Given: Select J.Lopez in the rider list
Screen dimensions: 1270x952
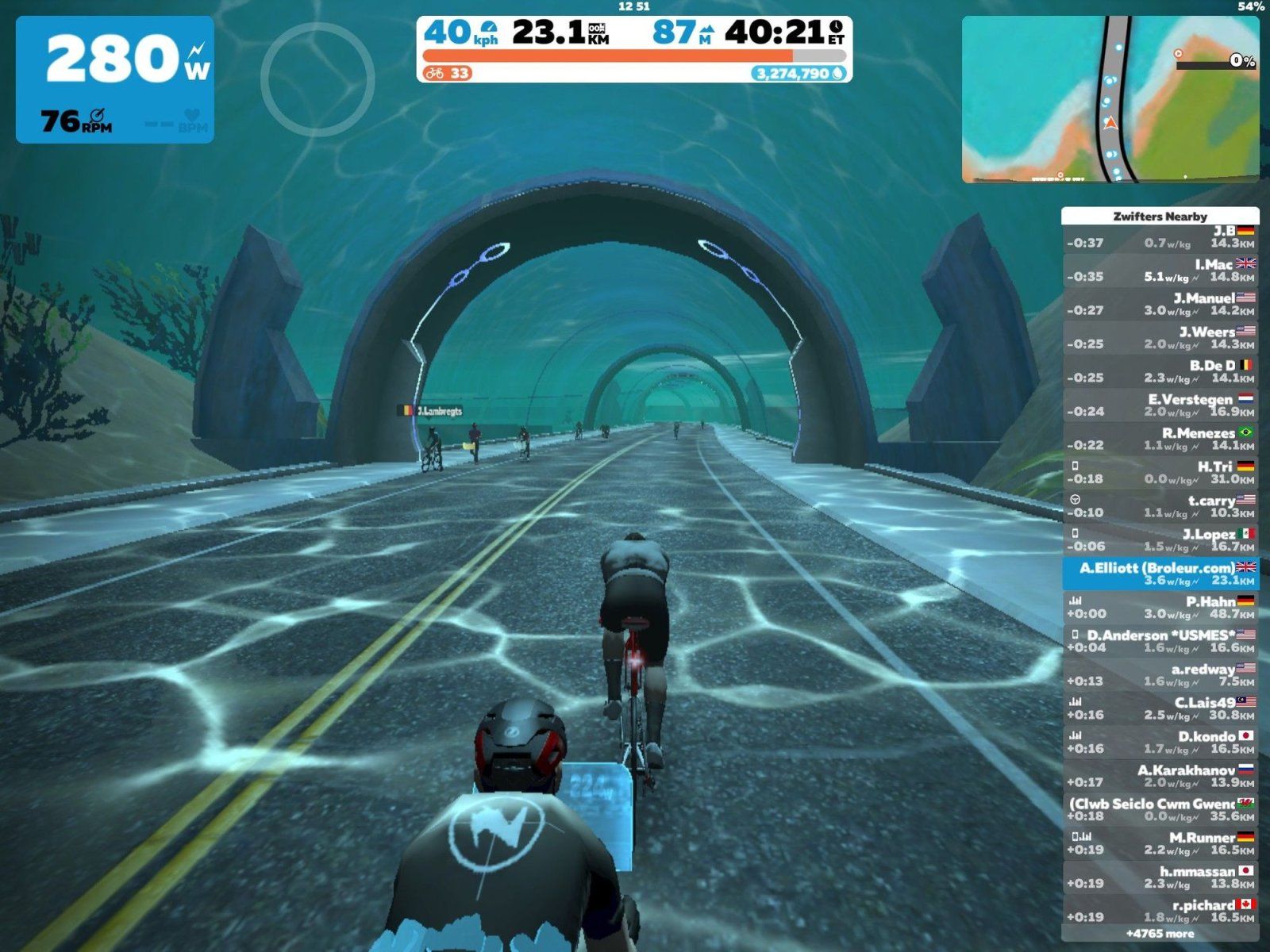Looking at the screenshot, I should tap(1160, 540).
